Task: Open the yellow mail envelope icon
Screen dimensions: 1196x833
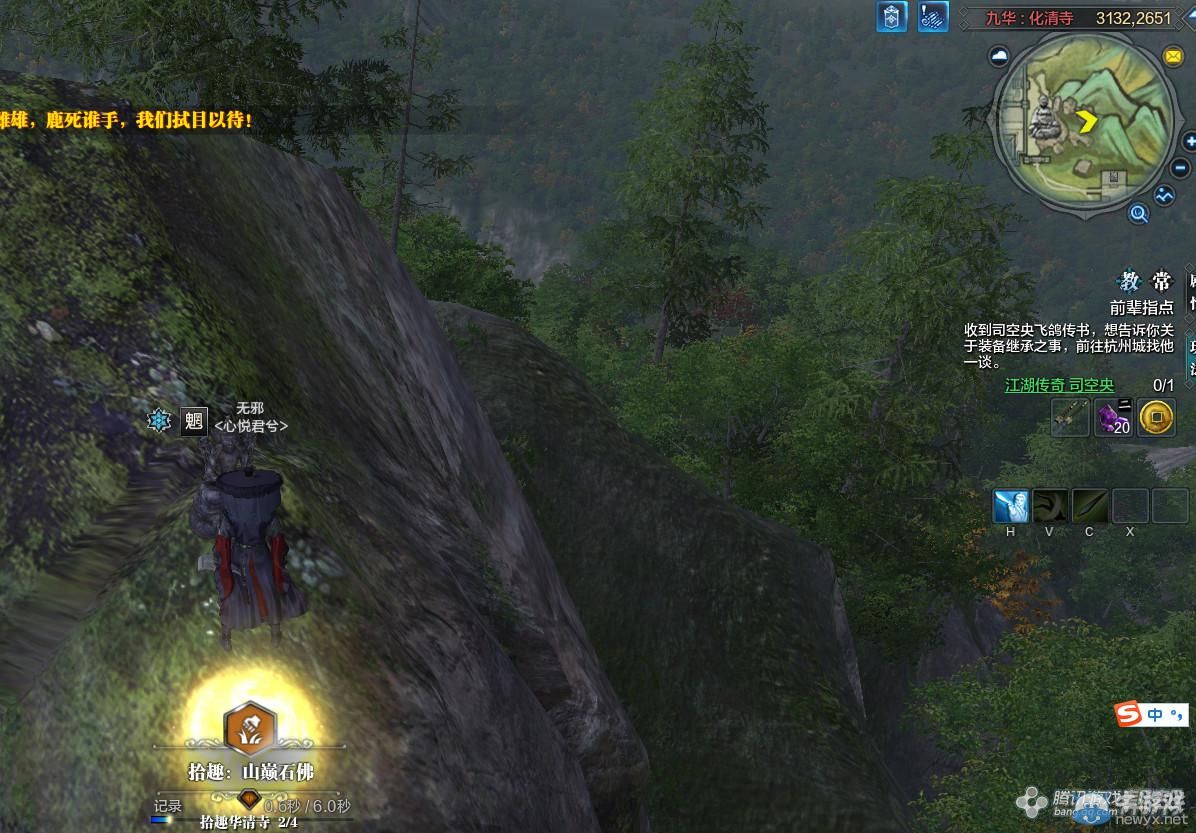Action: point(1172,56)
